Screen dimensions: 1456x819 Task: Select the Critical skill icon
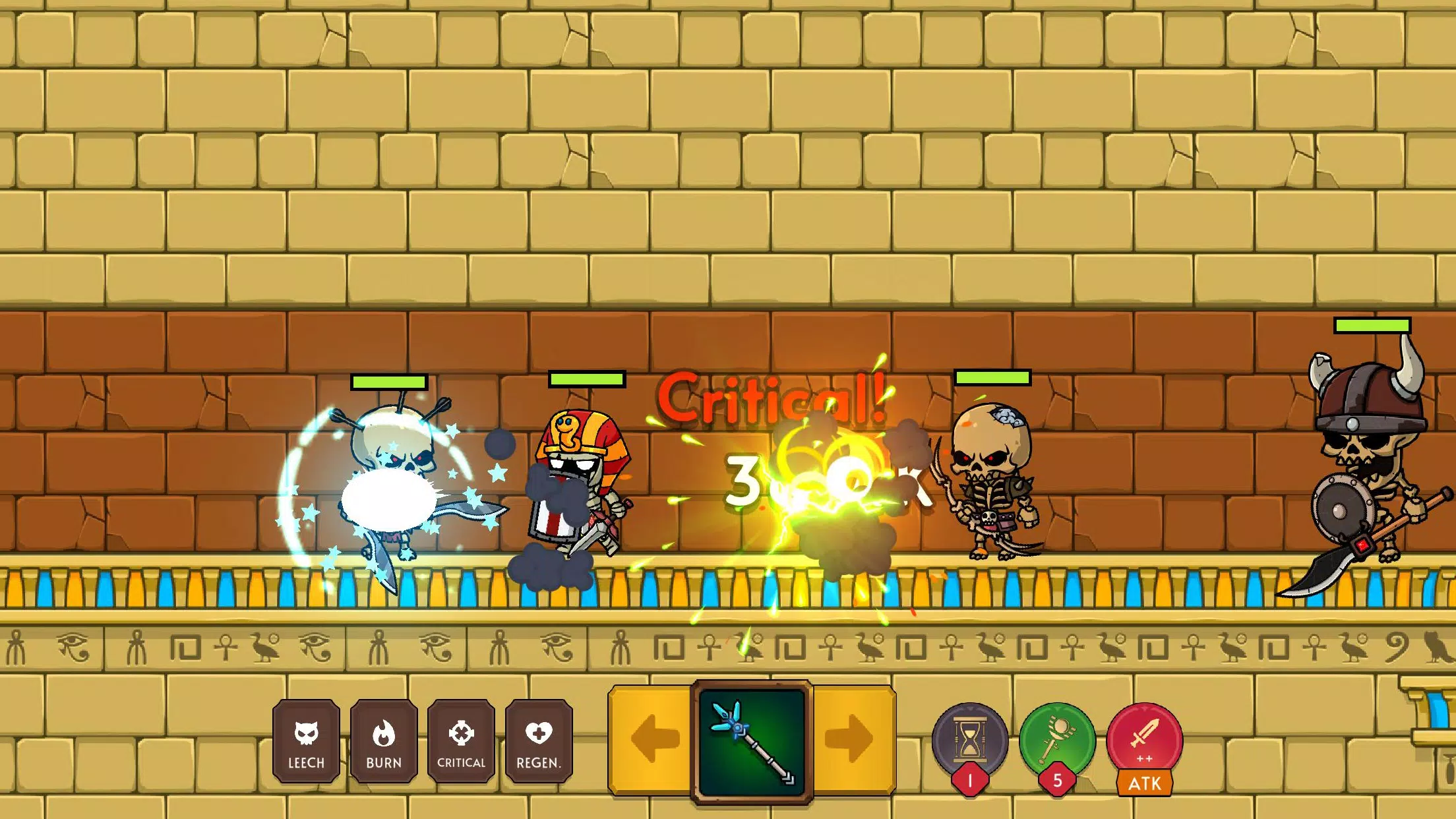pyautogui.click(x=462, y=742)
